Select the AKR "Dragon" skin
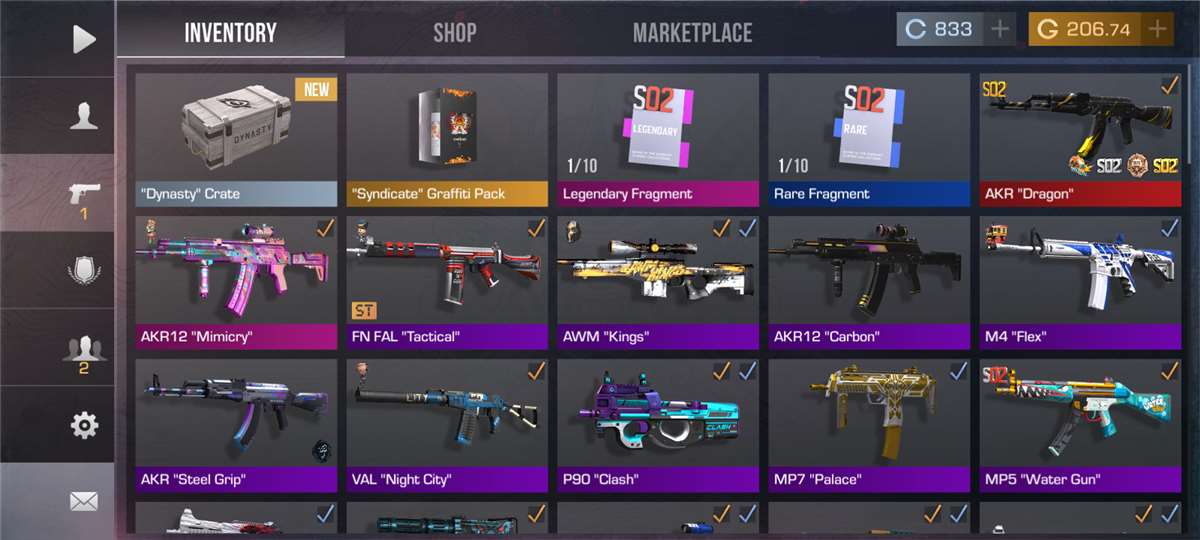The height and width of the screenshot is (540, 1200). (x=1080, y=138)
